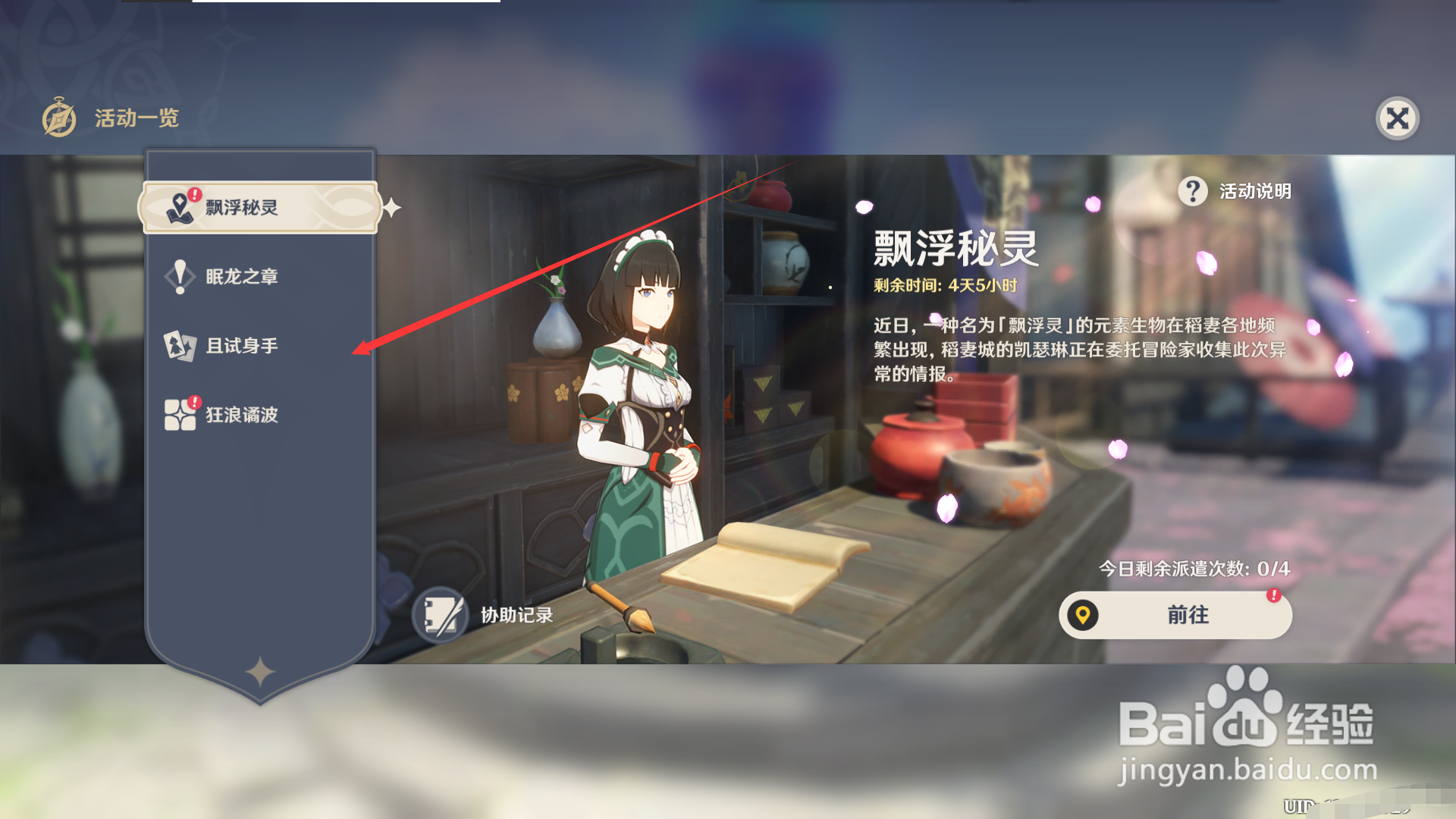Click the playing cards icon of 且试身手
The width and height of the screenshot is (1456, 819).
tap(180, 346)
